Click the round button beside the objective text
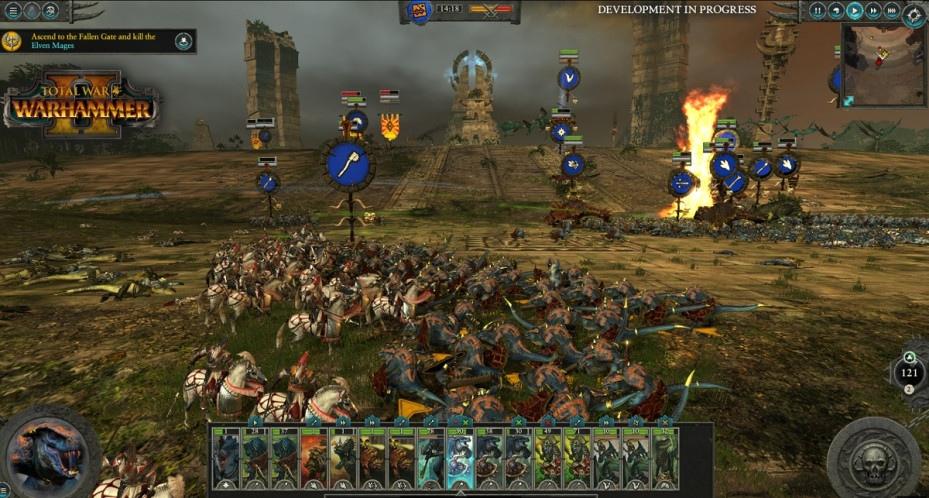The width and height of the screenshot is (929, 498). coord(184,41)
